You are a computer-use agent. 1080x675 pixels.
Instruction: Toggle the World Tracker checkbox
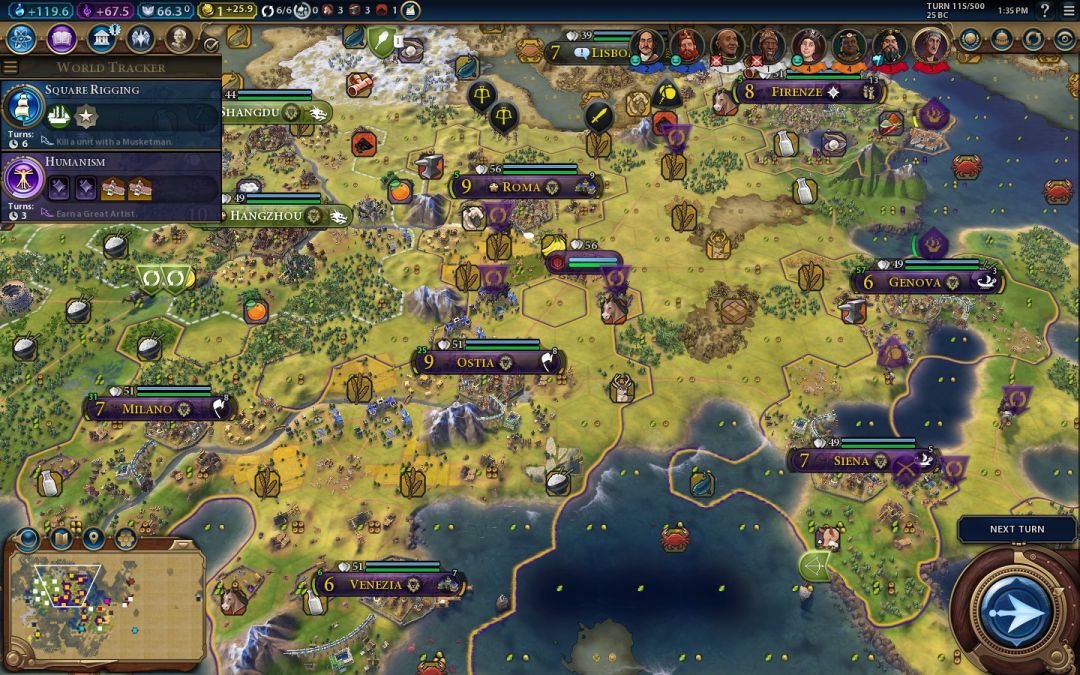point(210,44)
